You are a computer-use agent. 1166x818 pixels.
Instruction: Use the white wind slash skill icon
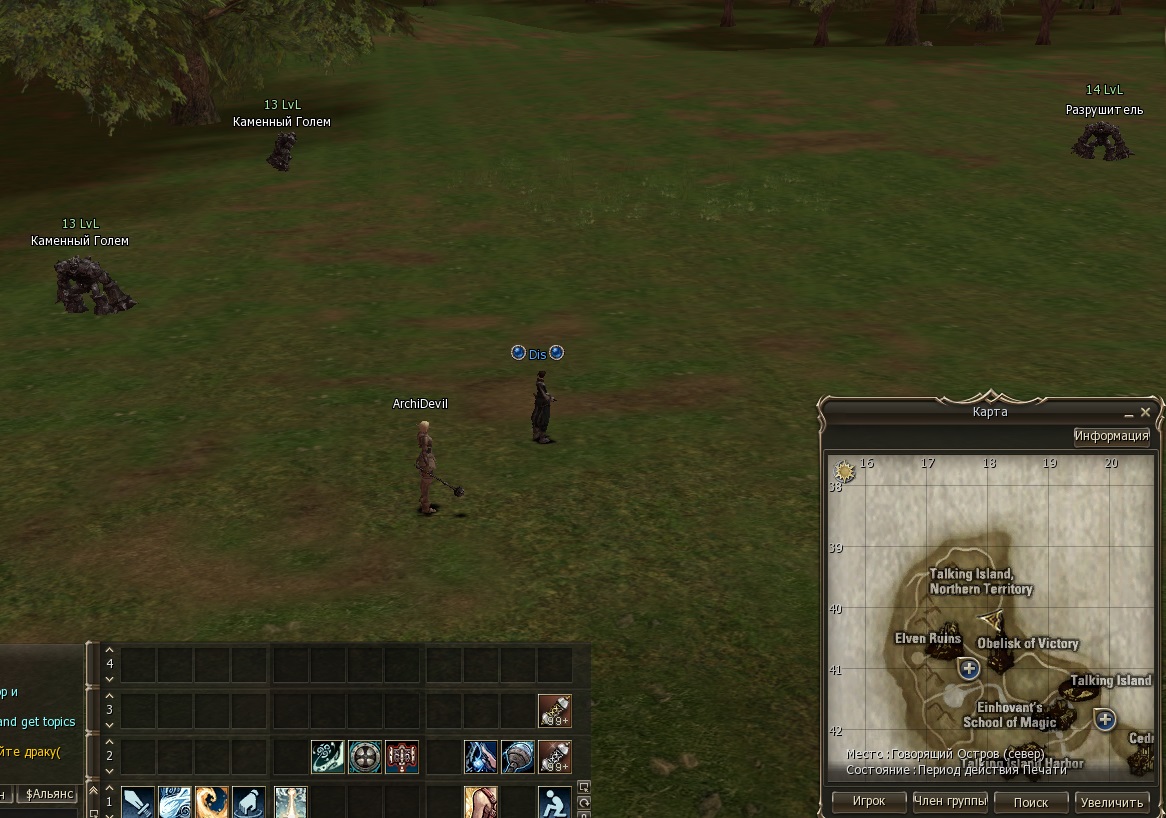pyautogui.click(x=175, y=802)
